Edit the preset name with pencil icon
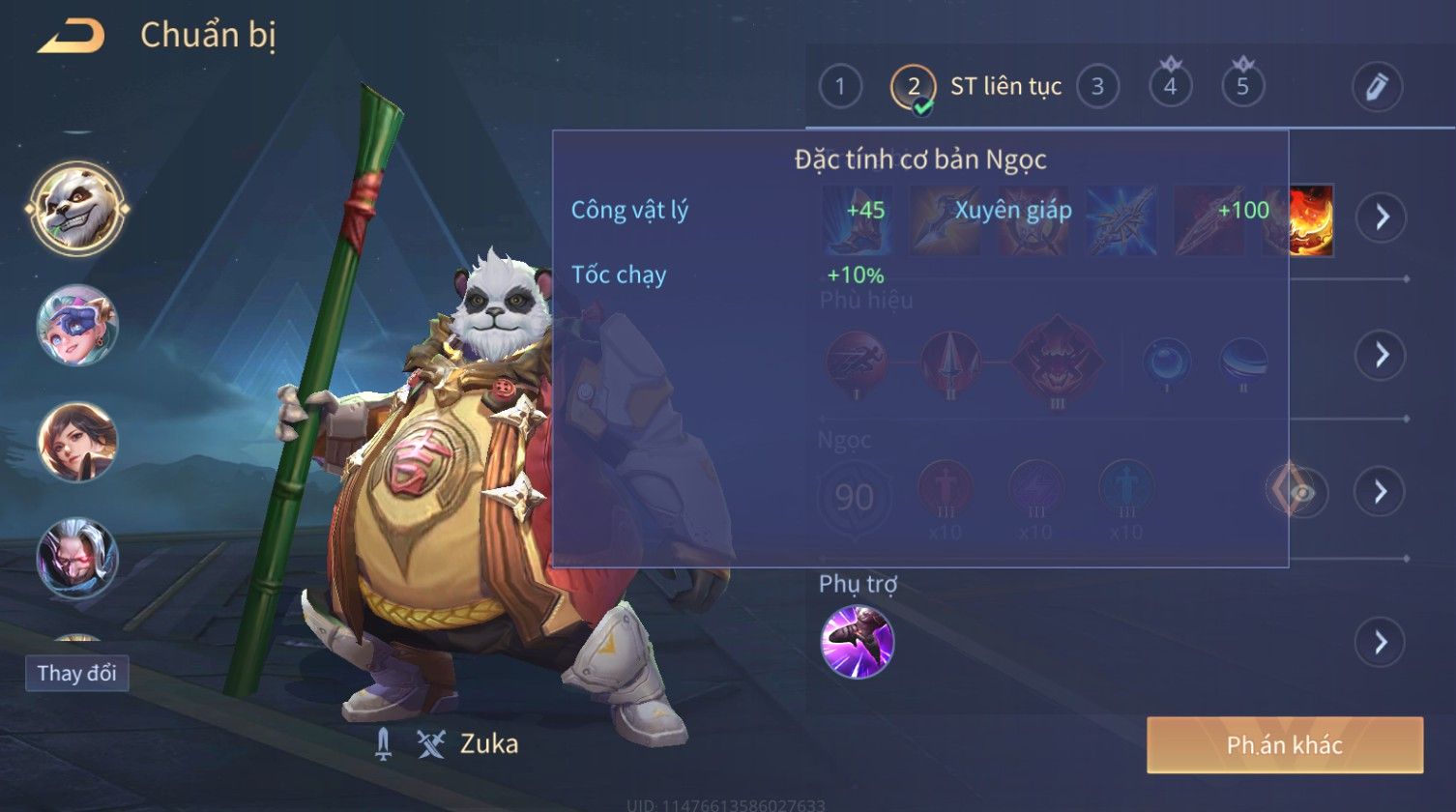This screenshot has height=812, width=1456. coord(1376,87)
